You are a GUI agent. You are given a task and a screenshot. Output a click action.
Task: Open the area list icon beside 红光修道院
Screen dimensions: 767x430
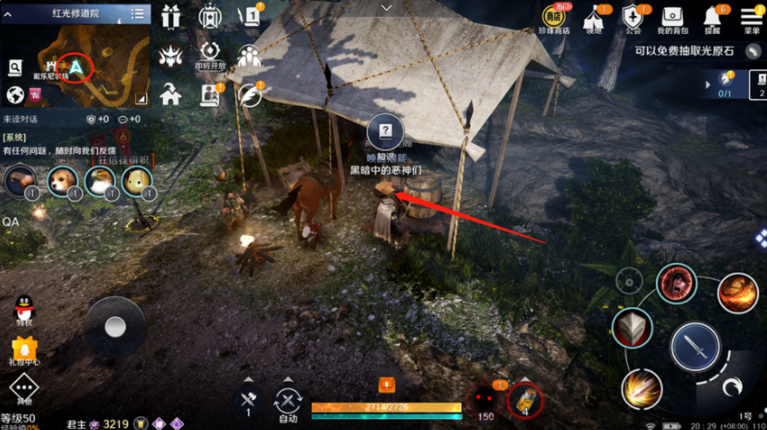pos(137,14)
